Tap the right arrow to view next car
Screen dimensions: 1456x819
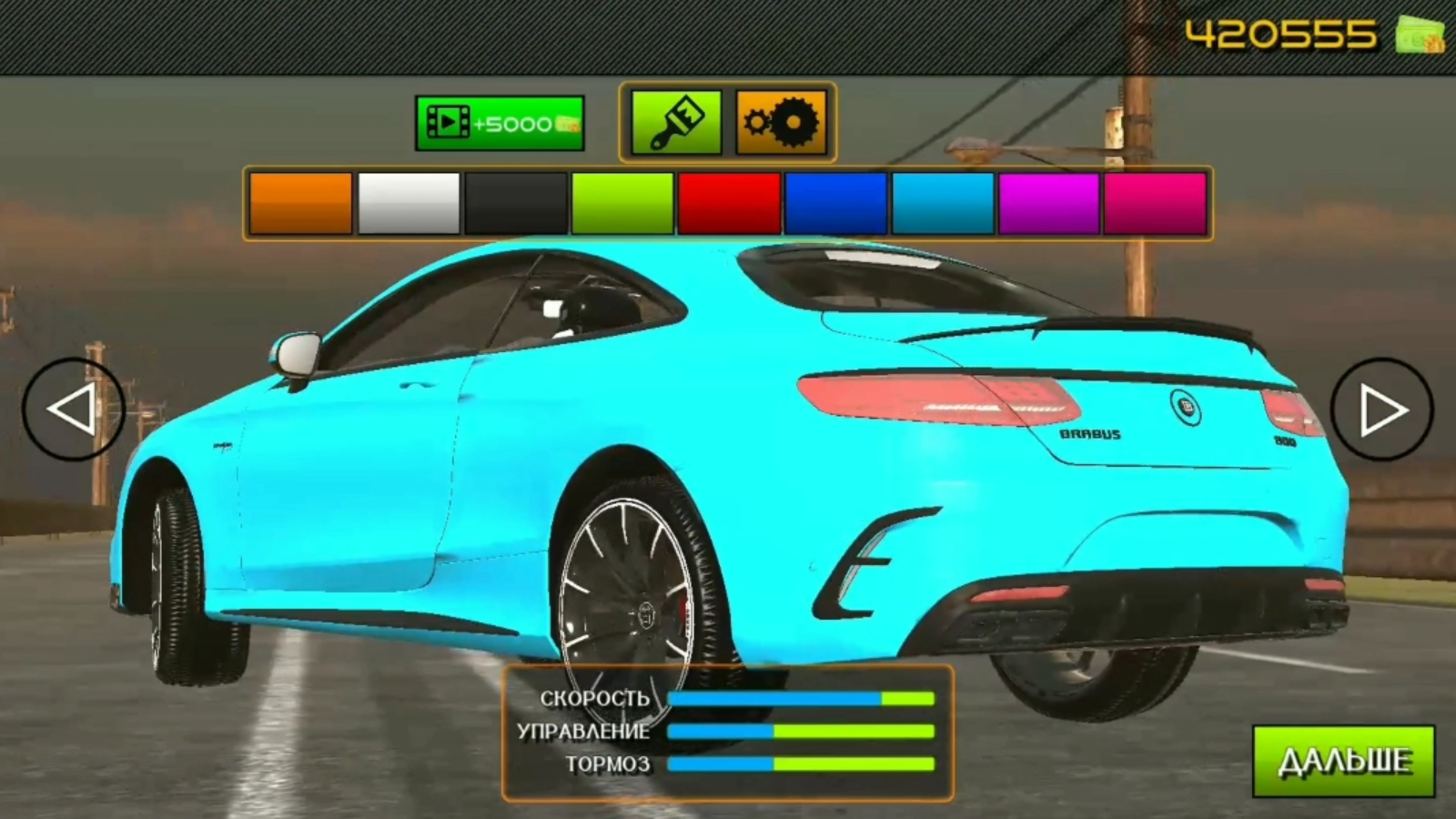pos(1380,407)
